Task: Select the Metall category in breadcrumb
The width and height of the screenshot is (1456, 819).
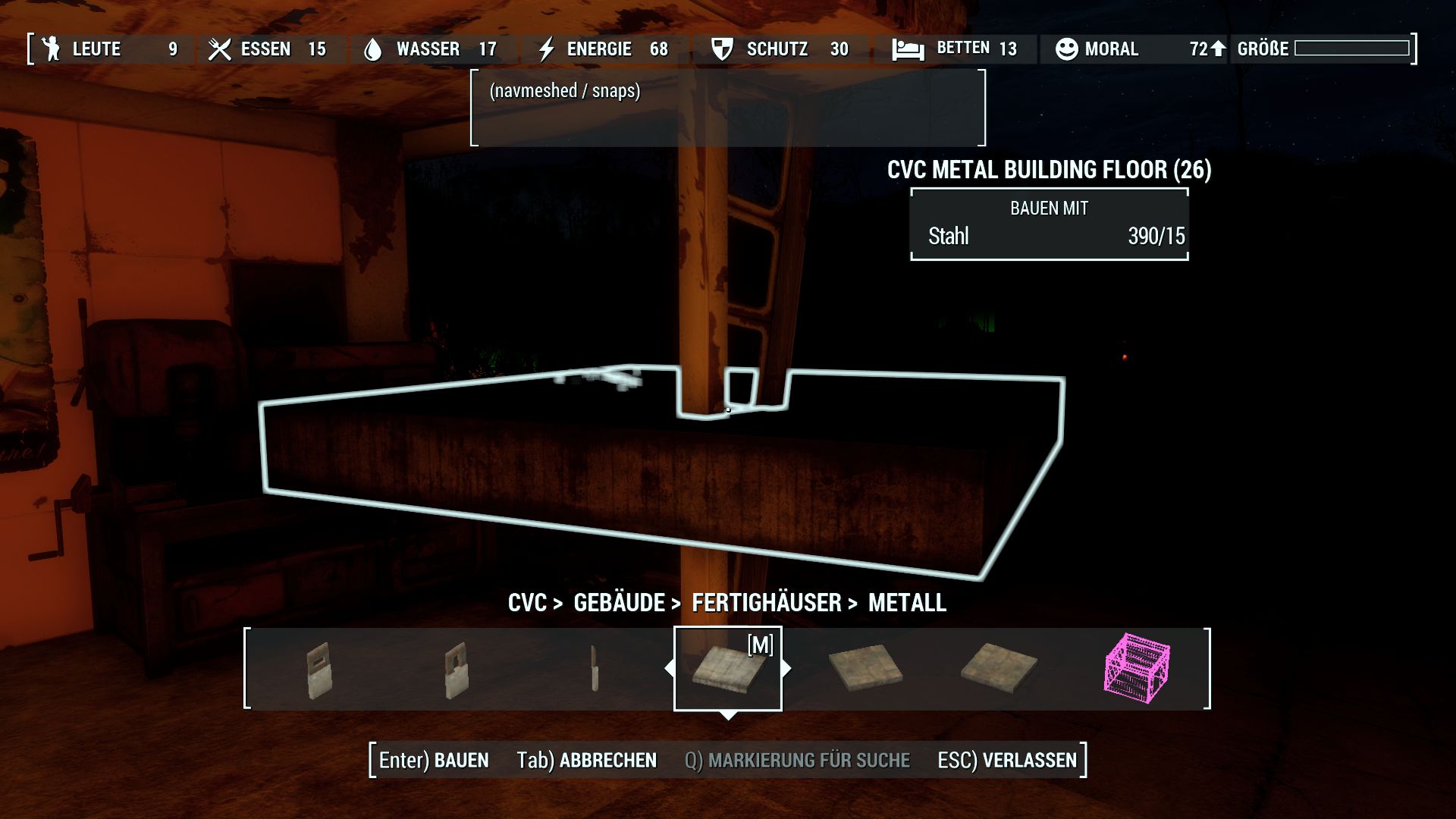Action: coord(906,604)
